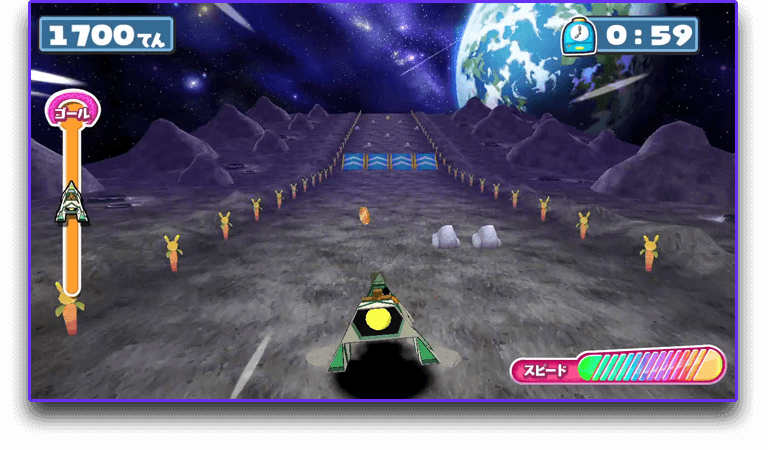Click the pink ゴール goal marker
The image size is (768, 450).
click(72, 112)
